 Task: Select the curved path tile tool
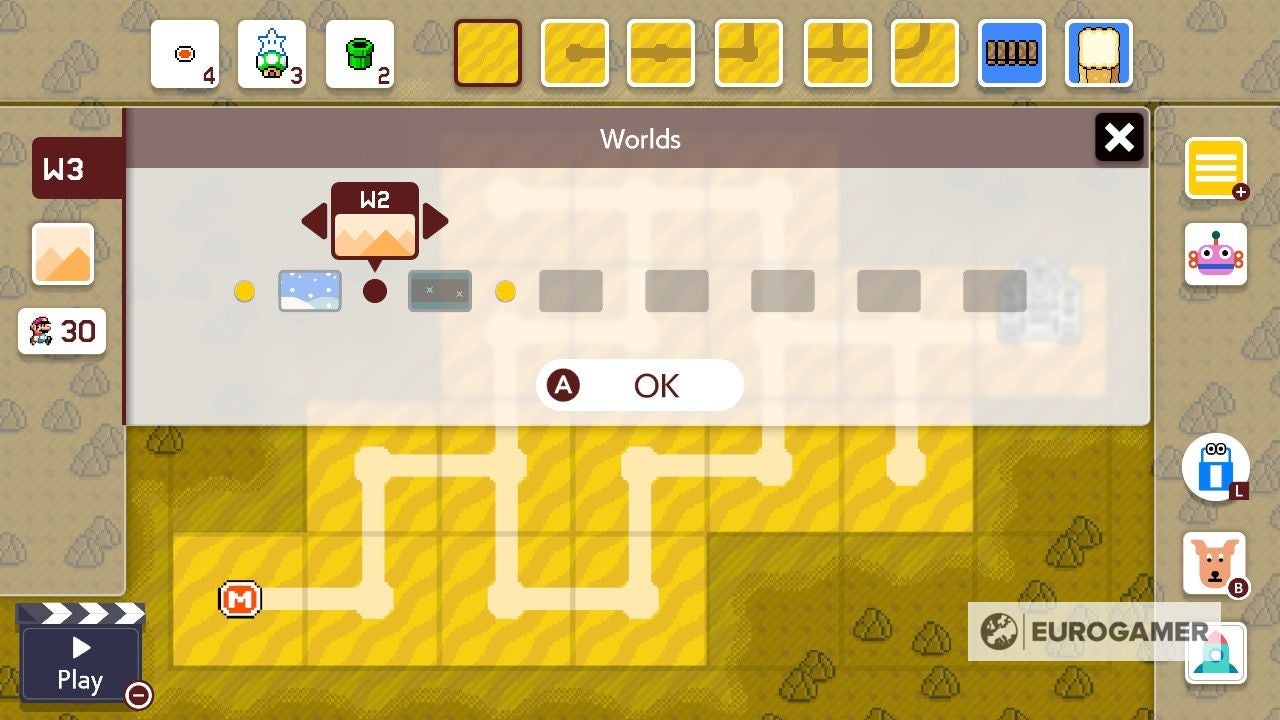point(923,55)
